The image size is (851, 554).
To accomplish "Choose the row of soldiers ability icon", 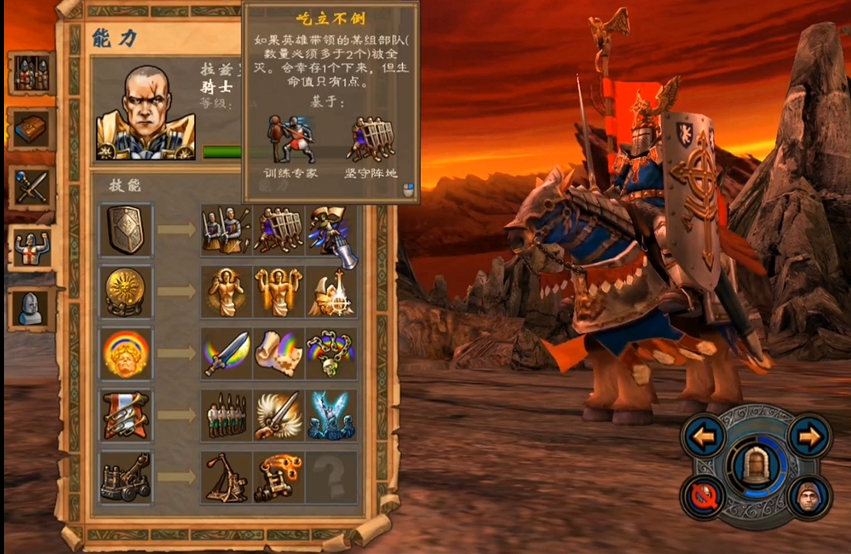I will coord(226,415).
